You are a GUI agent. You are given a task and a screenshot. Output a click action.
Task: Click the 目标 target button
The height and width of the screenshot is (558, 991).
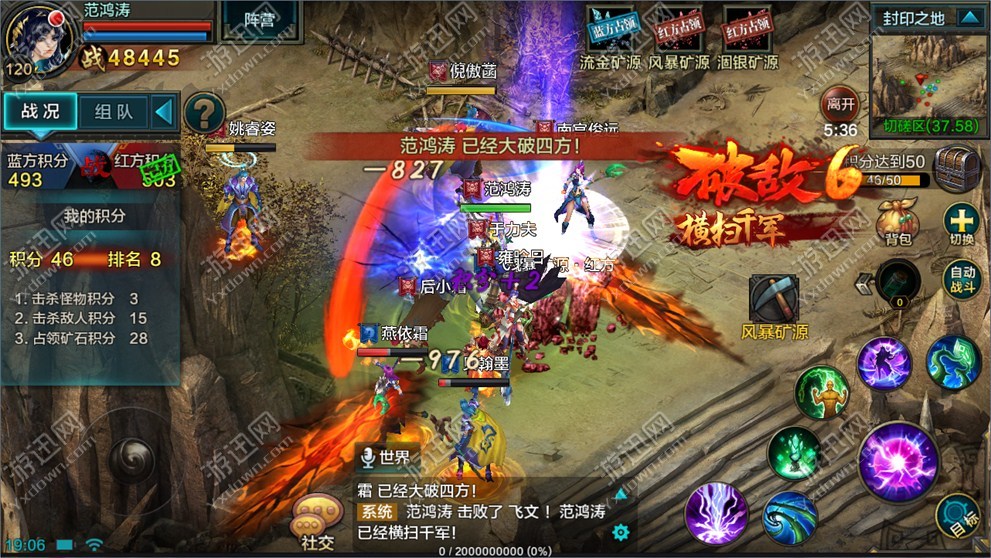958,517
